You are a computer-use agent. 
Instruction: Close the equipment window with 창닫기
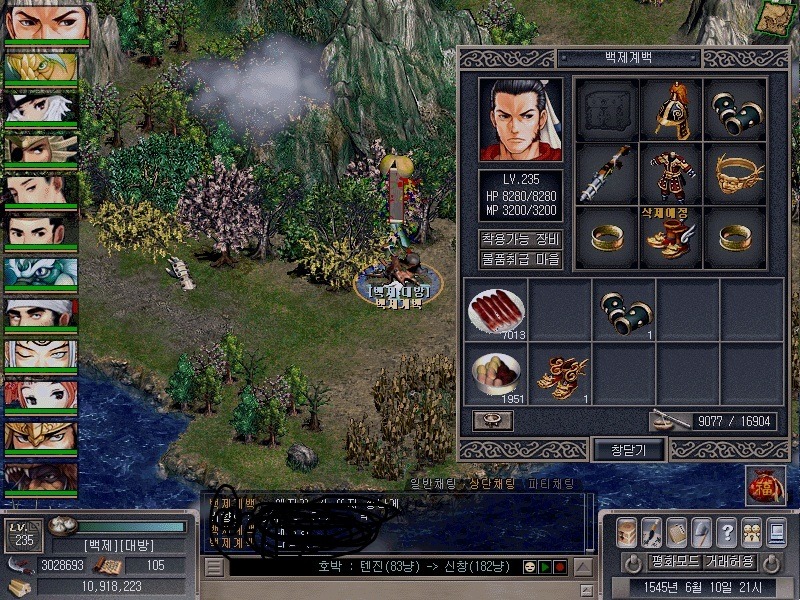[x=630, y=450]
